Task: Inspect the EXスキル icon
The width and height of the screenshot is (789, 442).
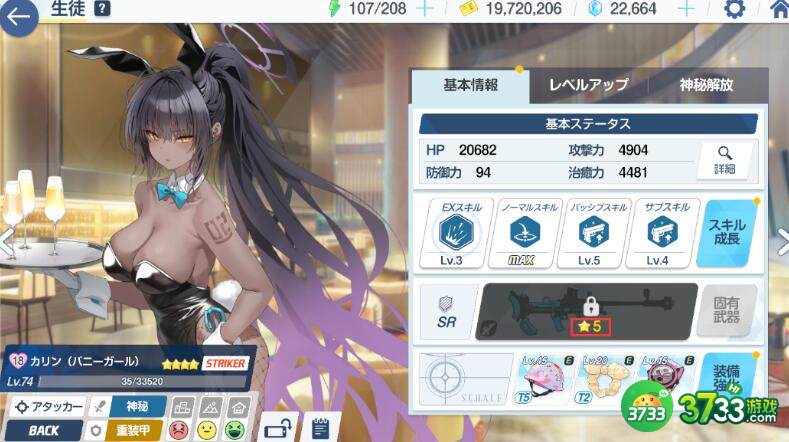Action: tap(456, 232)
